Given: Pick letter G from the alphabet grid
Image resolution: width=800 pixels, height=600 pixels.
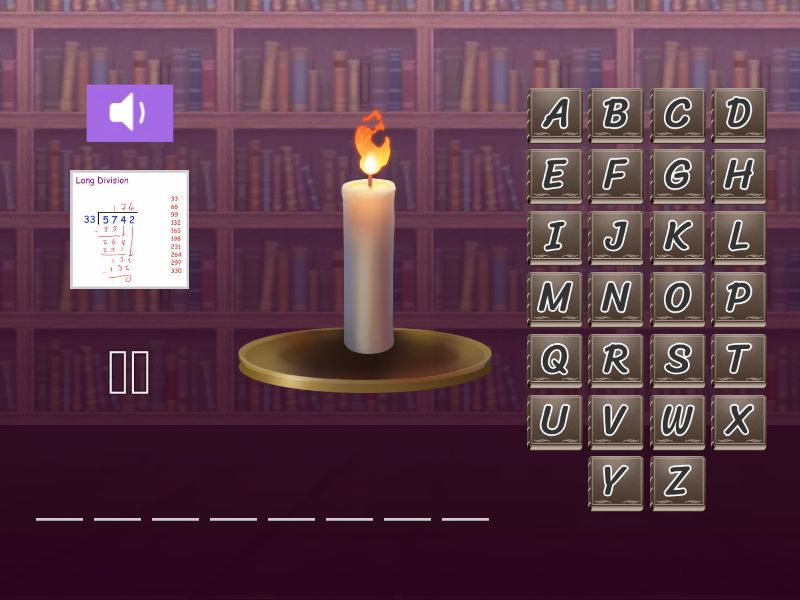Looking at the screenshot, I should (x=678, y=175).
